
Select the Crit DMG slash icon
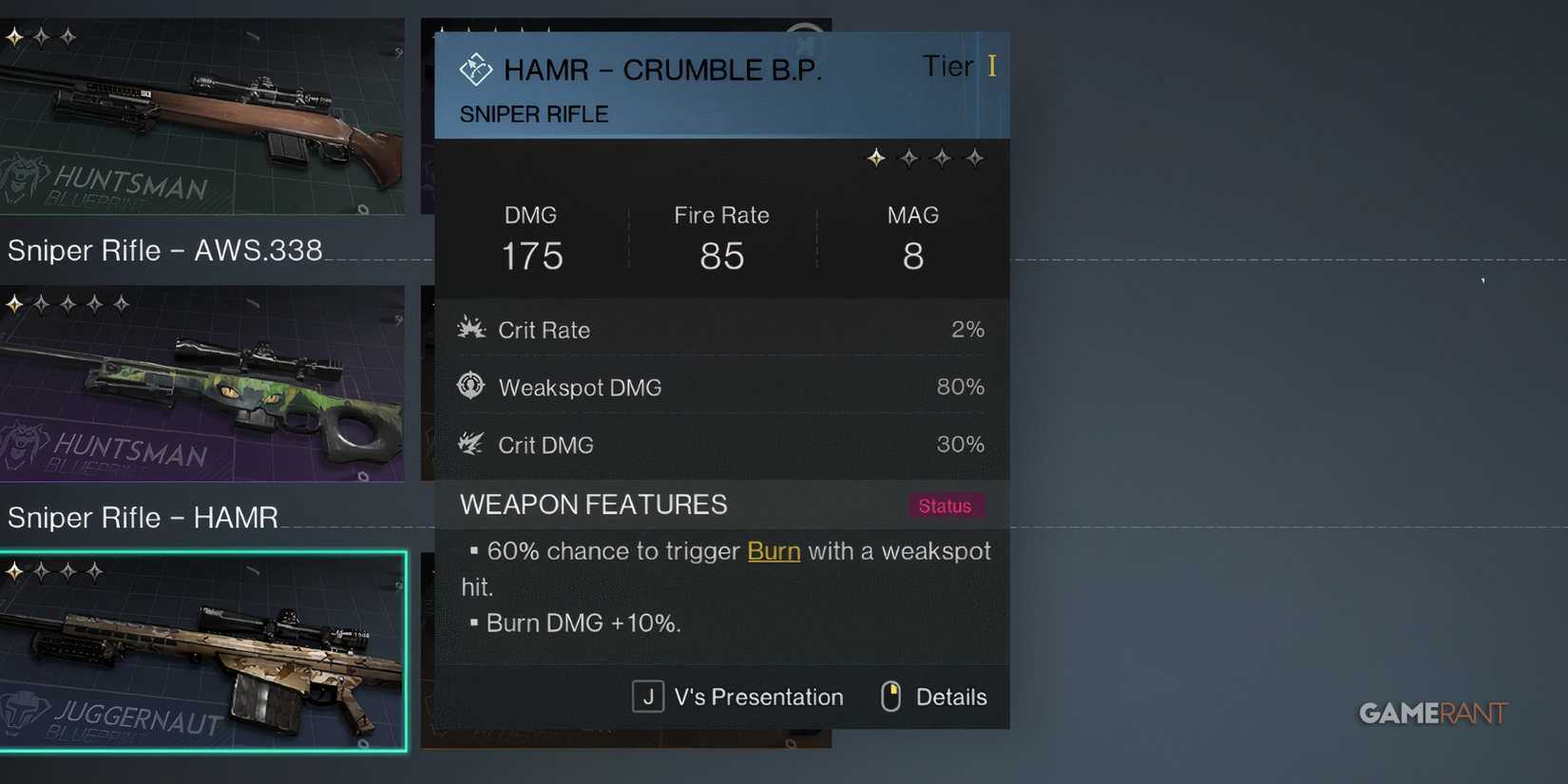point(470,443)
